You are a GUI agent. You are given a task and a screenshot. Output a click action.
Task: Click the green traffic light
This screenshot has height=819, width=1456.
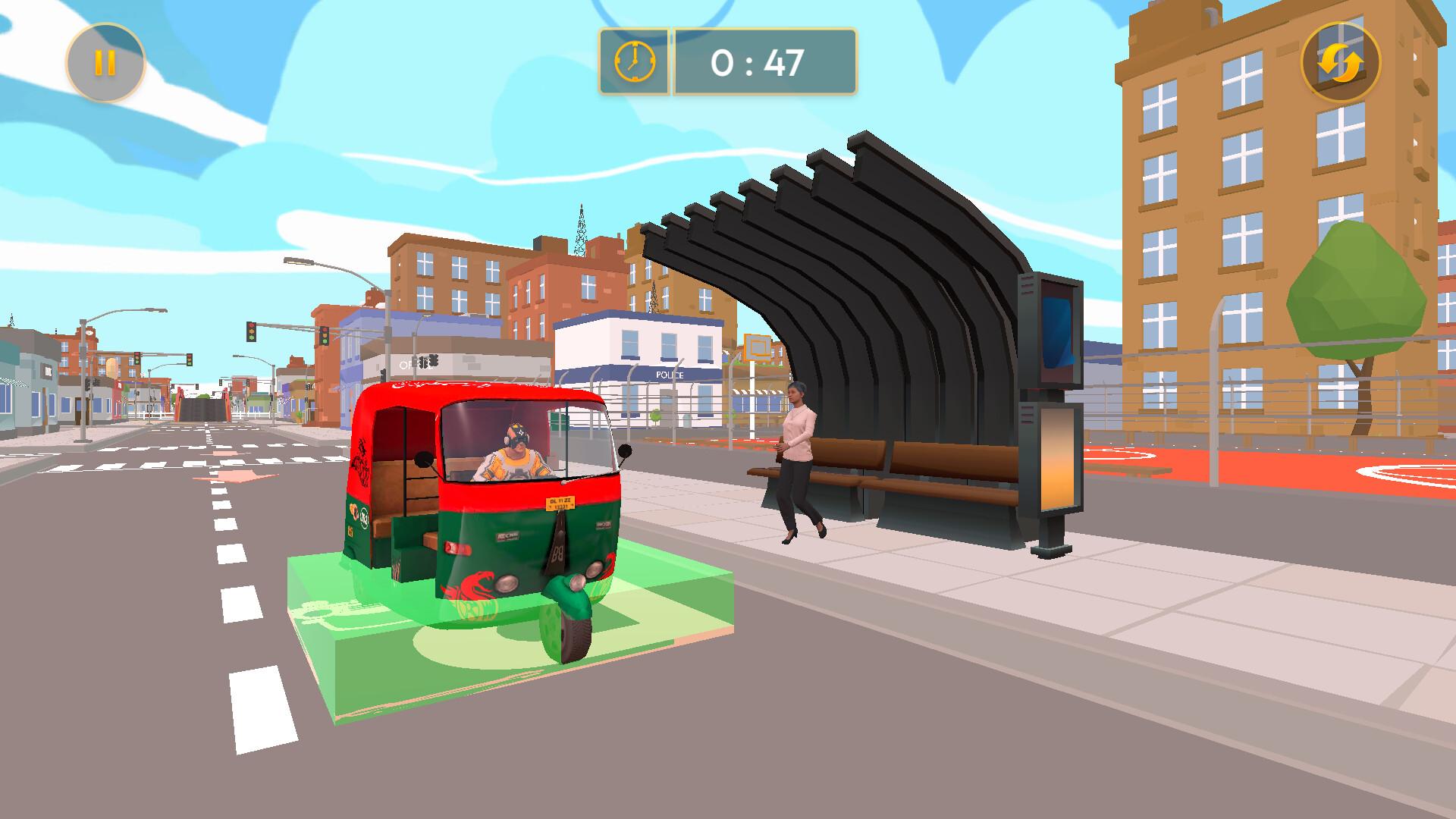click(252, 338)
